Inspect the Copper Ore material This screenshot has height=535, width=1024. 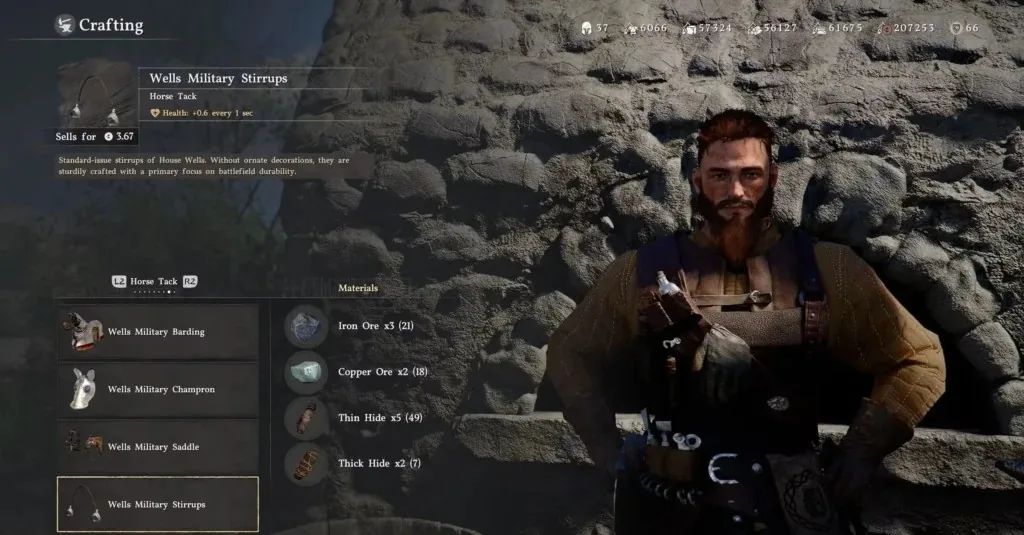coord(306,372)
